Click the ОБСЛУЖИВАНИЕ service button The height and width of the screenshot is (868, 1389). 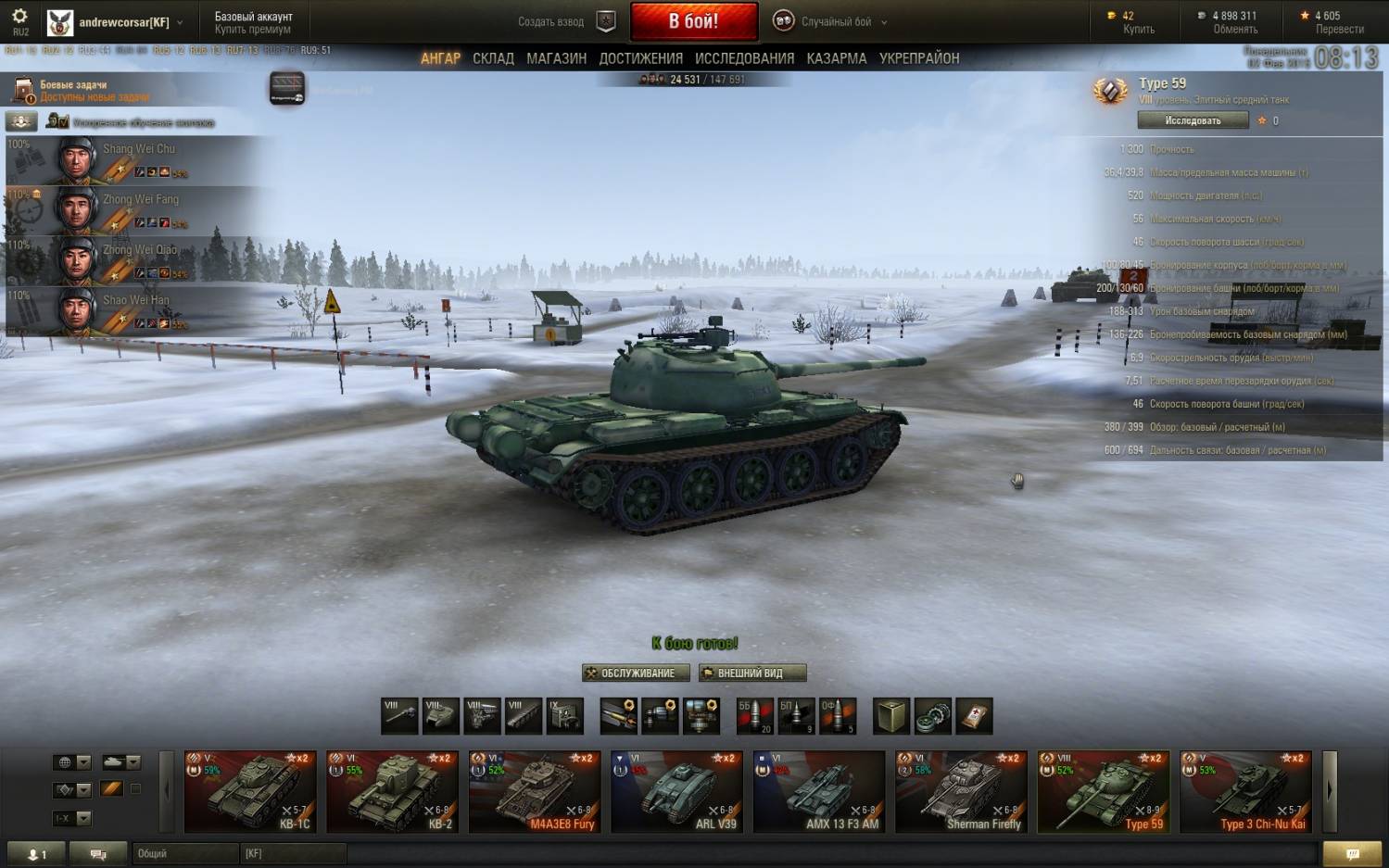tap(636, 673)
